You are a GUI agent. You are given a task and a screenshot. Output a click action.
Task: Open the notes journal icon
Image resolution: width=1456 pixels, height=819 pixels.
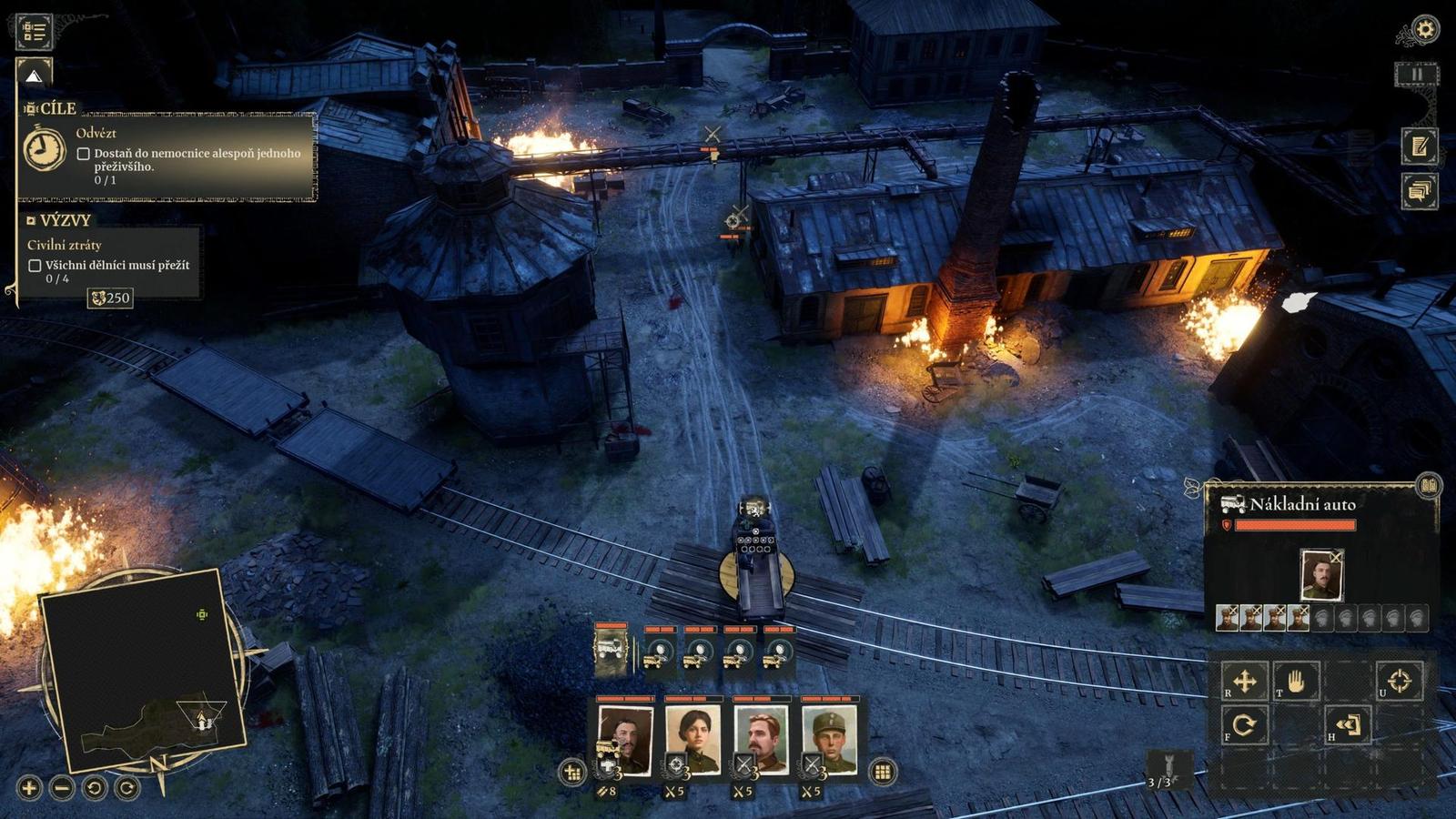click(1419, 146)
